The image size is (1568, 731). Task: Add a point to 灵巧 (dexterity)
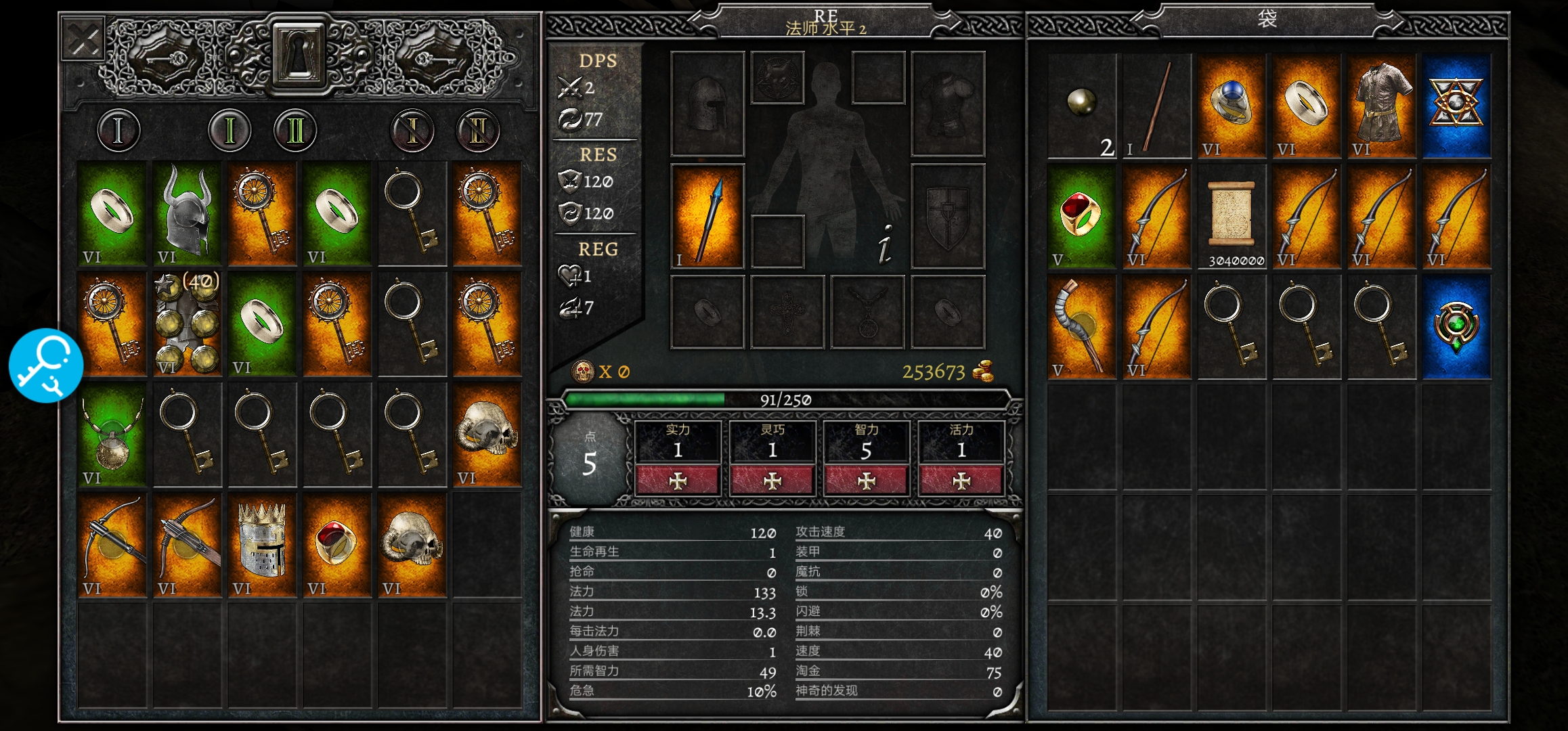click(x=772, y=481)
